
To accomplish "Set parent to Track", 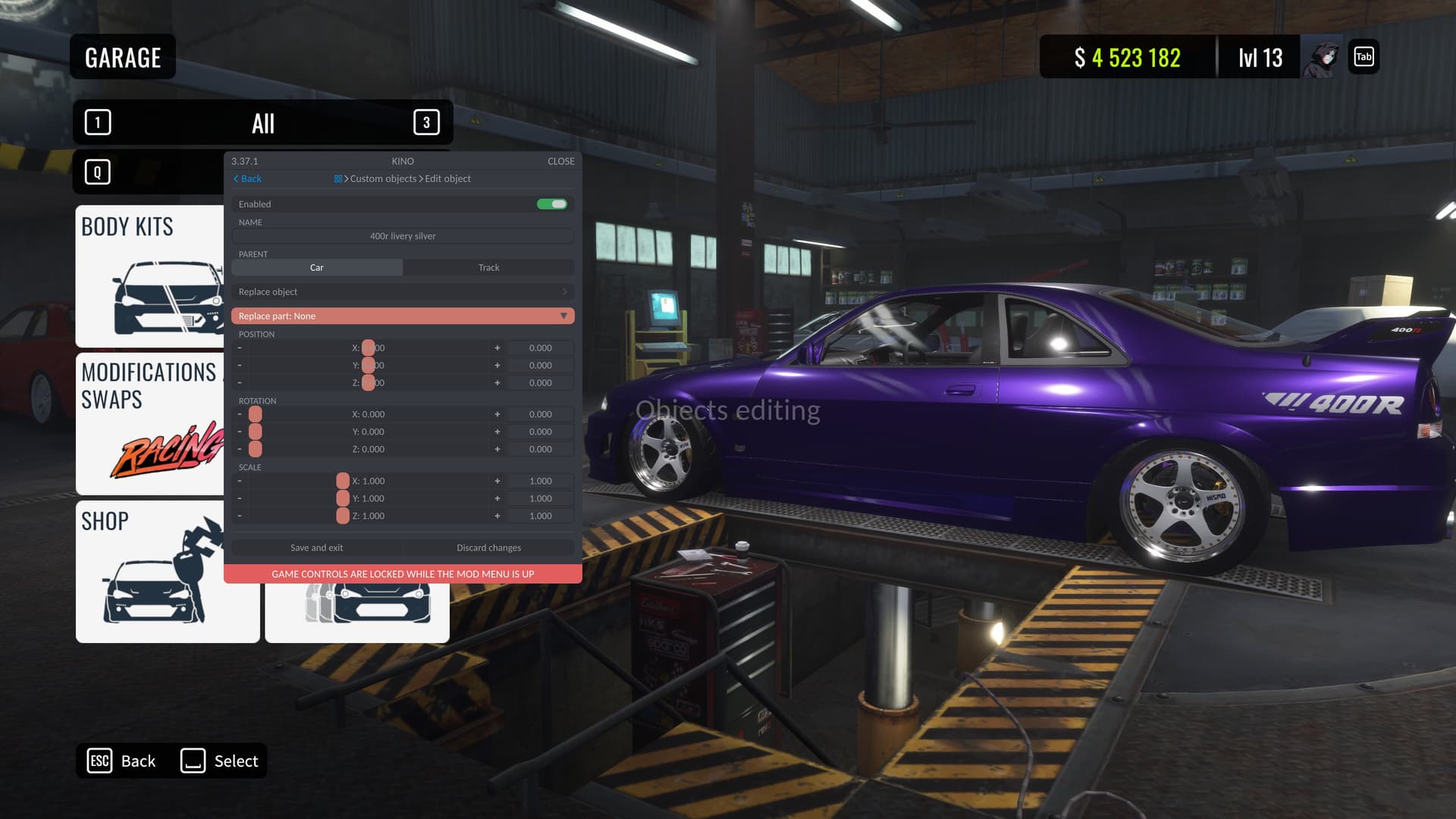I will coord(488,268).
